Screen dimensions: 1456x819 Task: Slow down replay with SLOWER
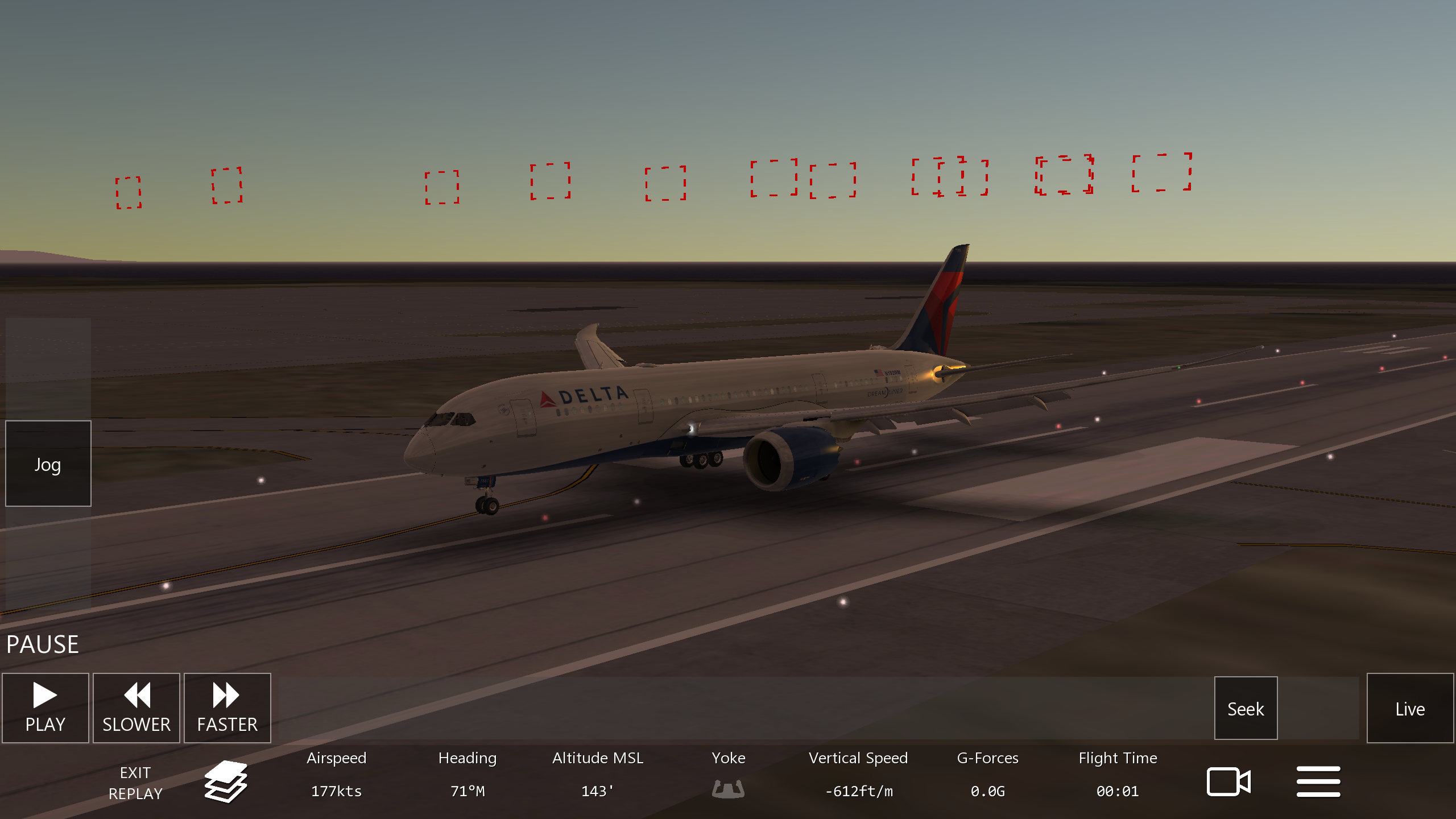pyautogui.click(x=136, y=708)
